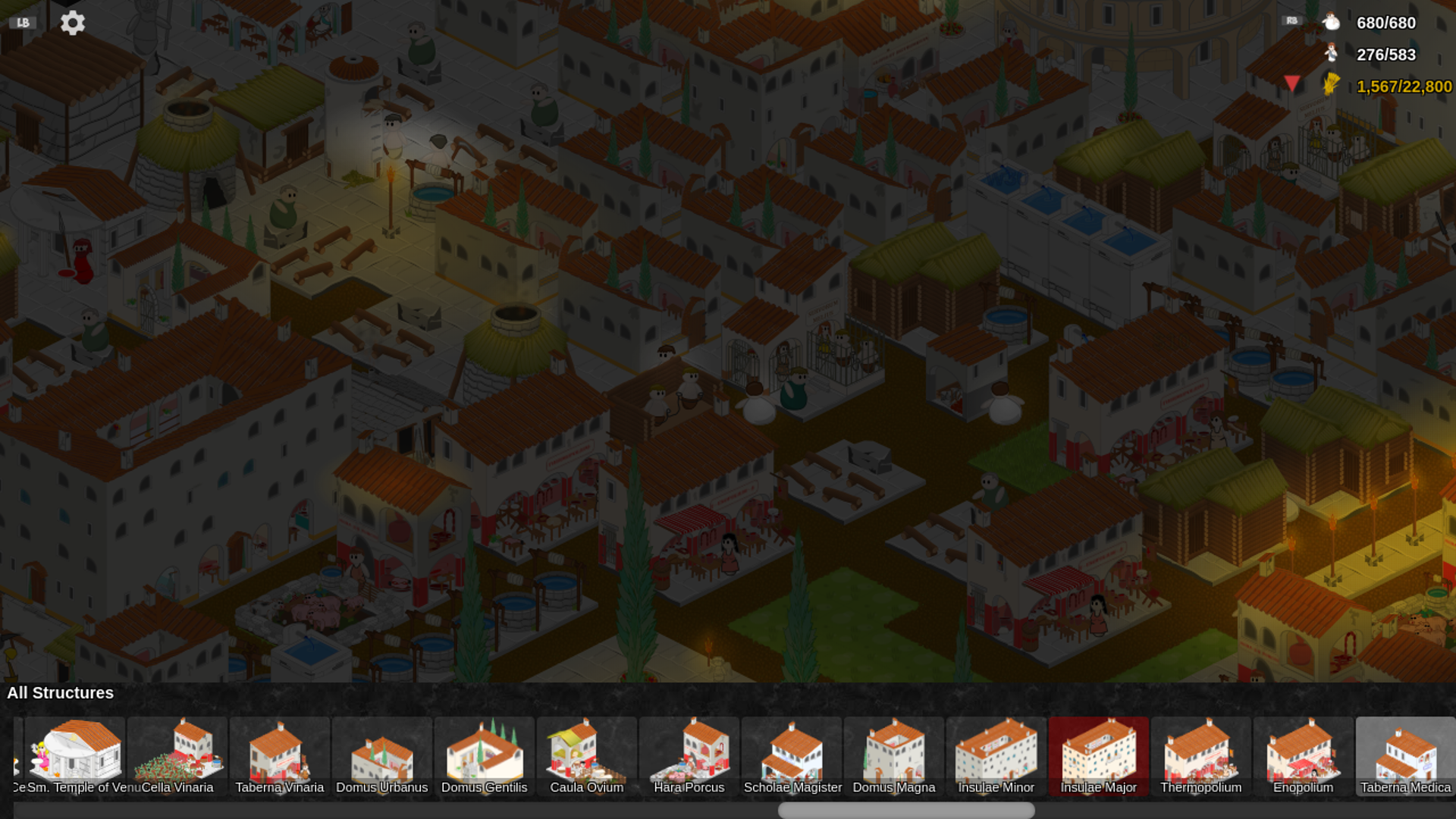This screenshot has height=819, width=1456.
Task: Pick the Taberna Medica building
Action: pyautogui.click(x=1405, y=756)
